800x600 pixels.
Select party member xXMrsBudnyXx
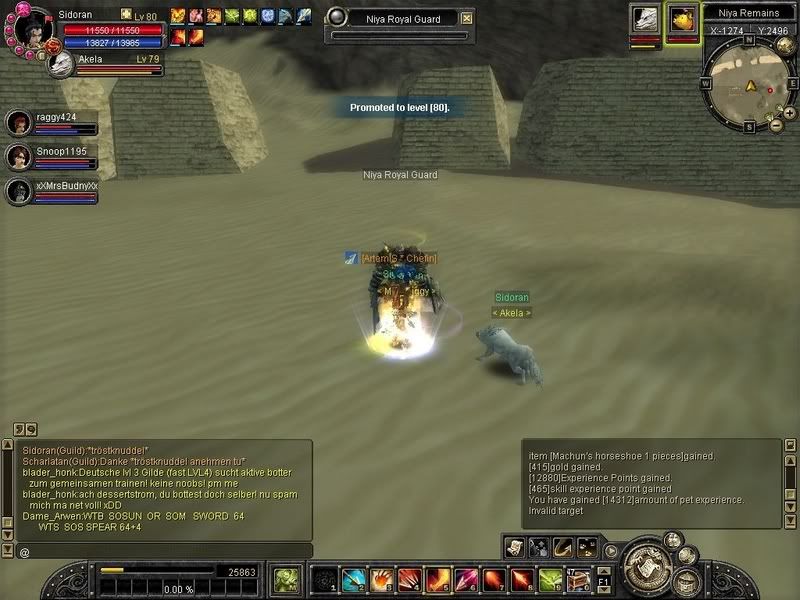click(18, 191)
